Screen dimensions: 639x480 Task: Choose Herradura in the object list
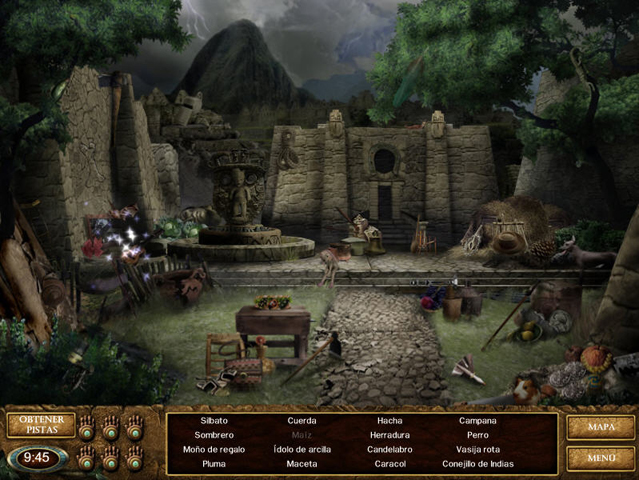click(389, 435)
